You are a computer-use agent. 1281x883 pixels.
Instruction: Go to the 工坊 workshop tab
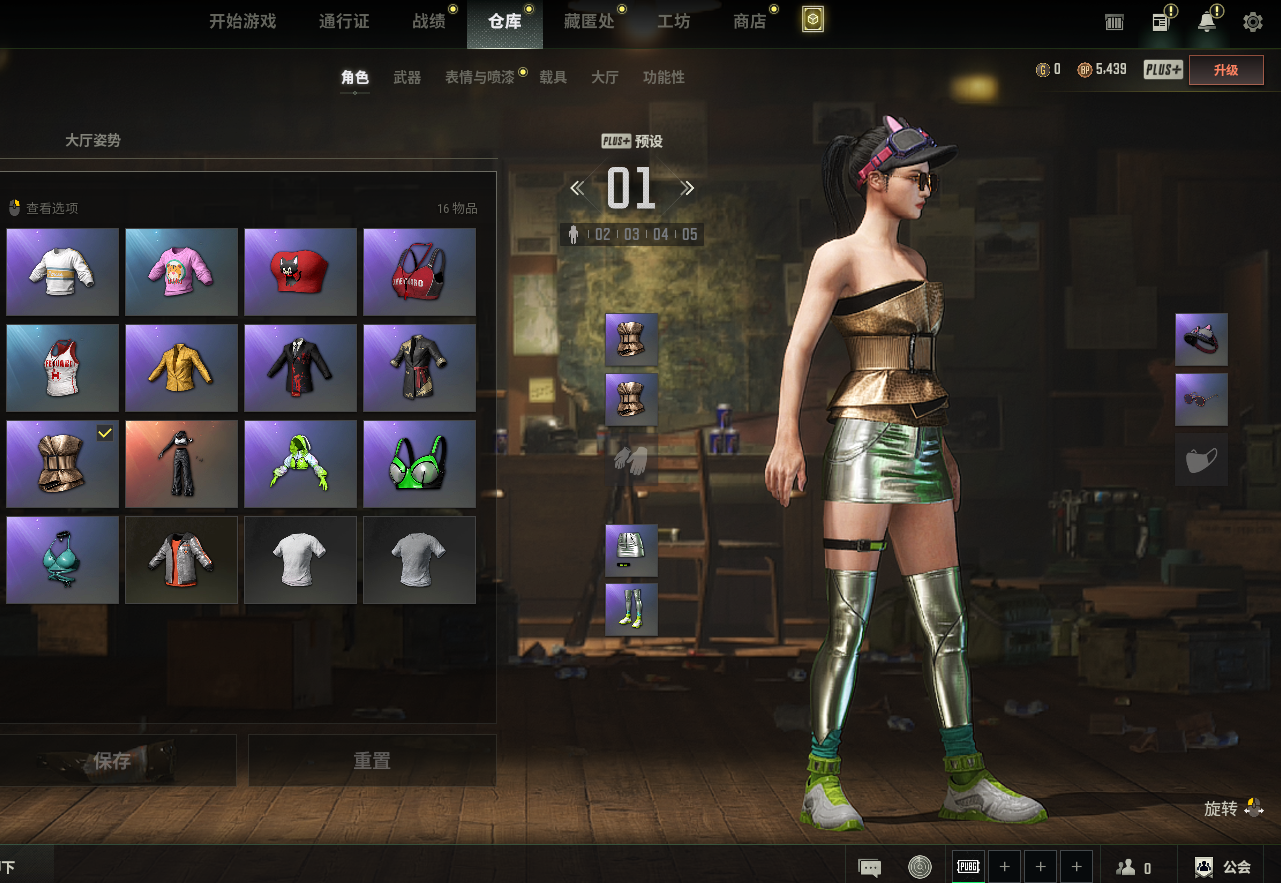(x=673, y=21)
